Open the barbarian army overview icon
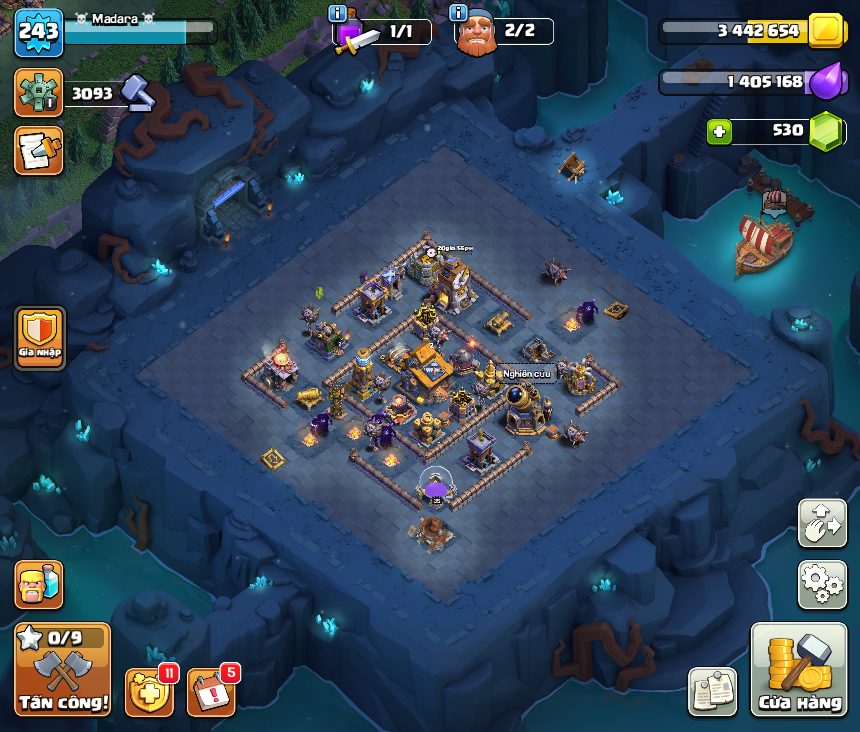Viewport: 860px width, 732px height. pos(38,585)
